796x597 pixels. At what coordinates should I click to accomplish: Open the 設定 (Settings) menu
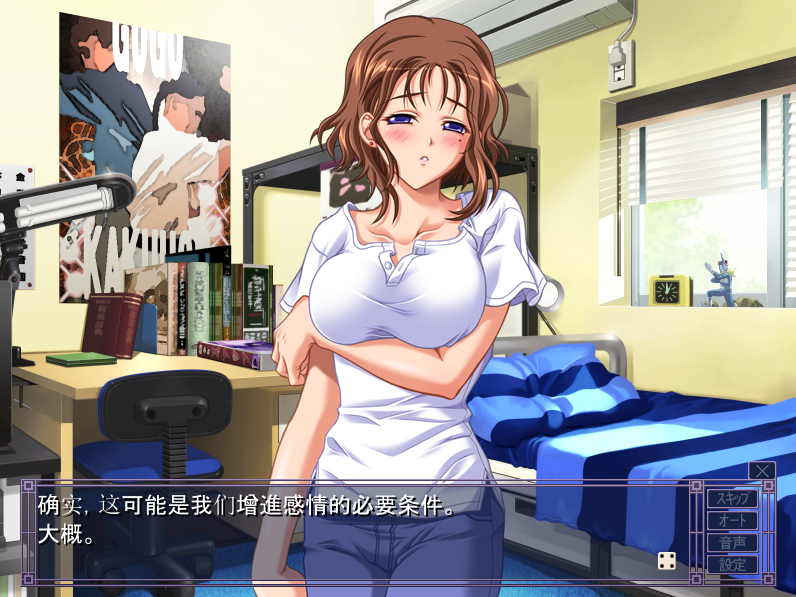click(732, 564)
